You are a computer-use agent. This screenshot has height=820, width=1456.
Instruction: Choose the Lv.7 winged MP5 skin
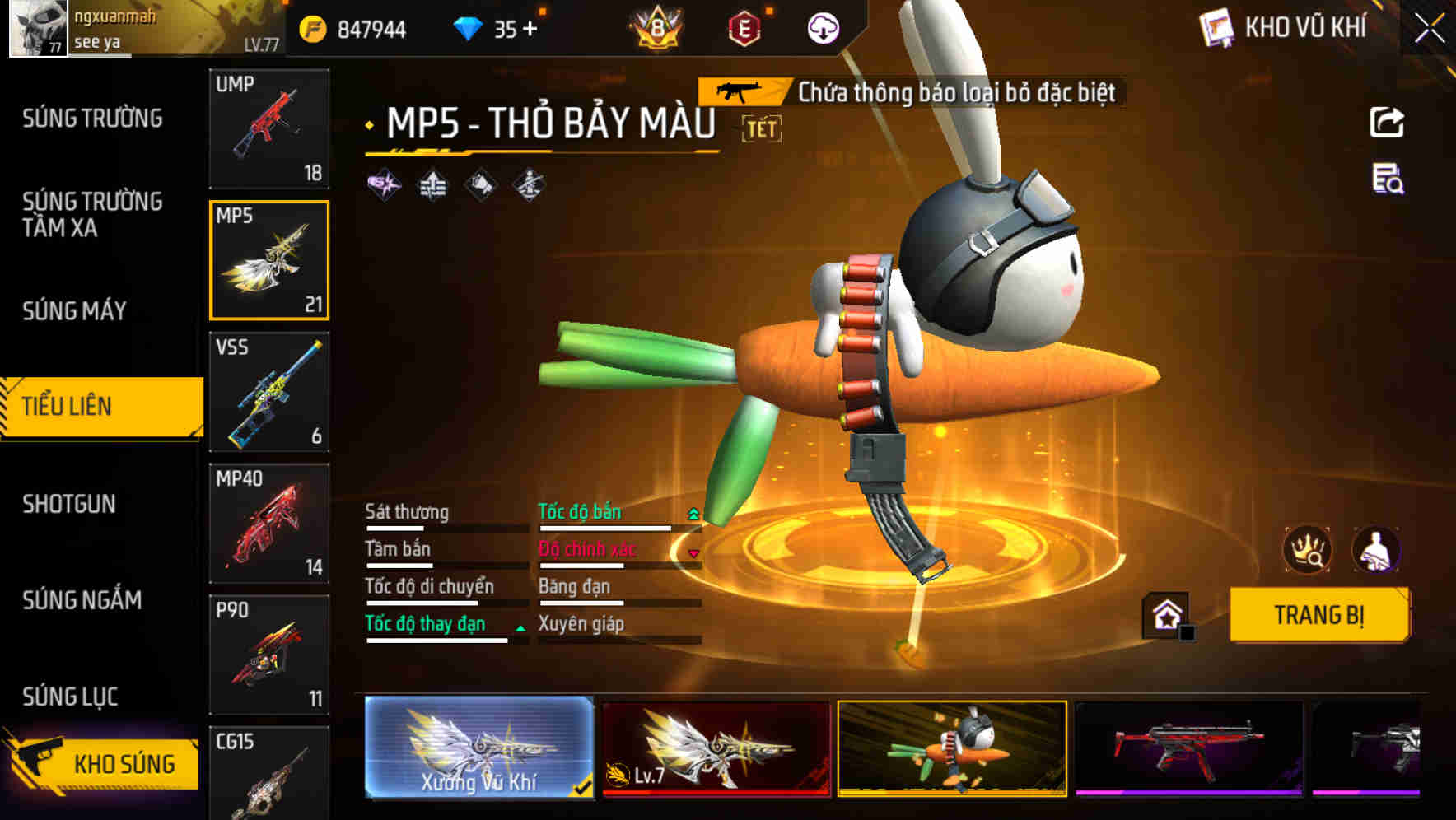(716, 748)
